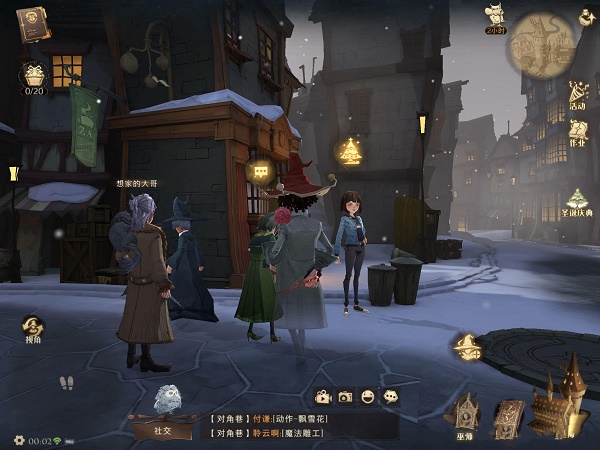The width and height of the screenshot is (600, 450).
Task: Toggle the 视角 camera view button
Action: coord(35,330)
